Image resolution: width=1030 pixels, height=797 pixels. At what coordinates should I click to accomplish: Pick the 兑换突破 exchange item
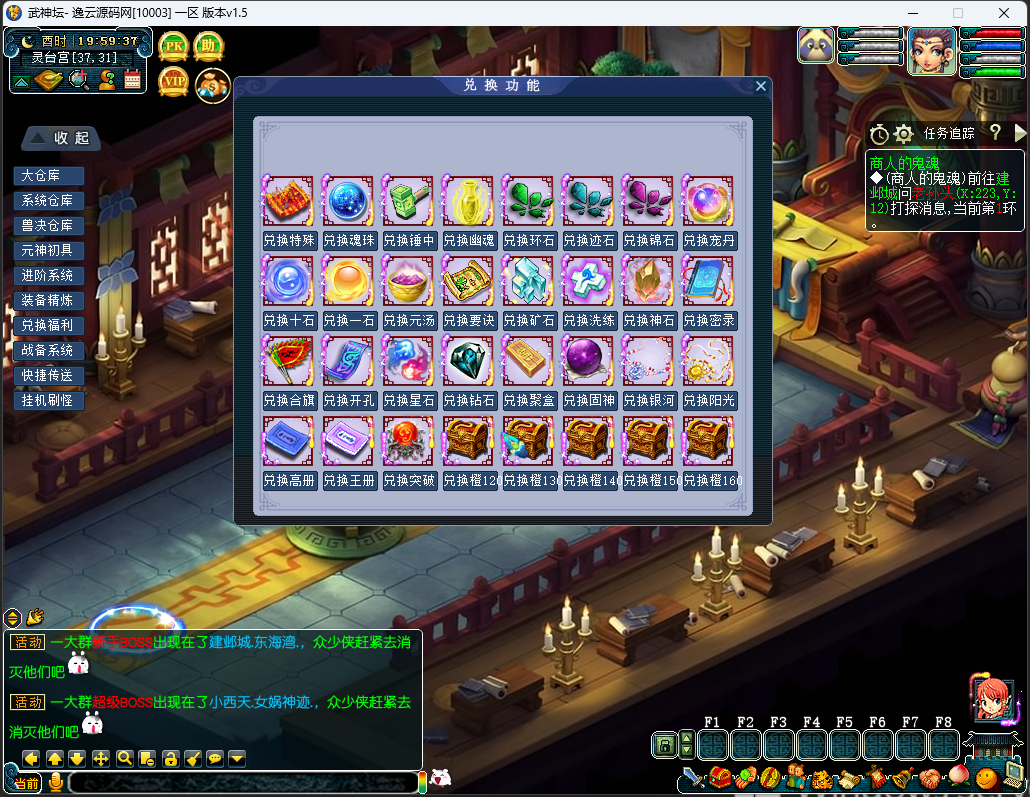click(408, 441)
